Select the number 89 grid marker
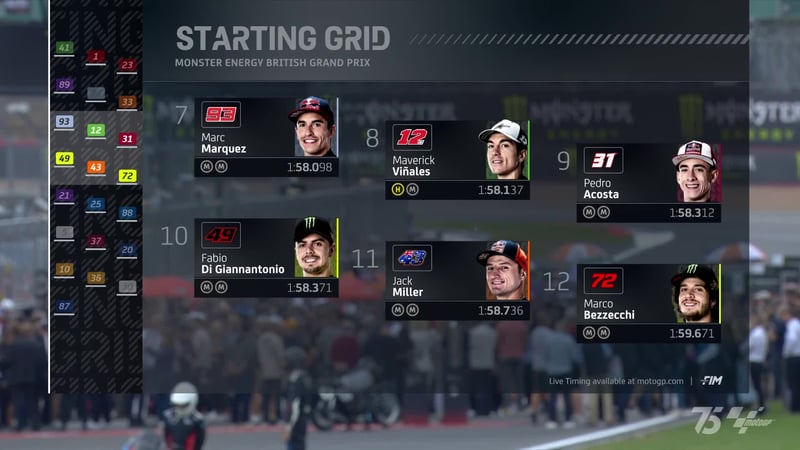800x450 pixels. coord(64,85)
